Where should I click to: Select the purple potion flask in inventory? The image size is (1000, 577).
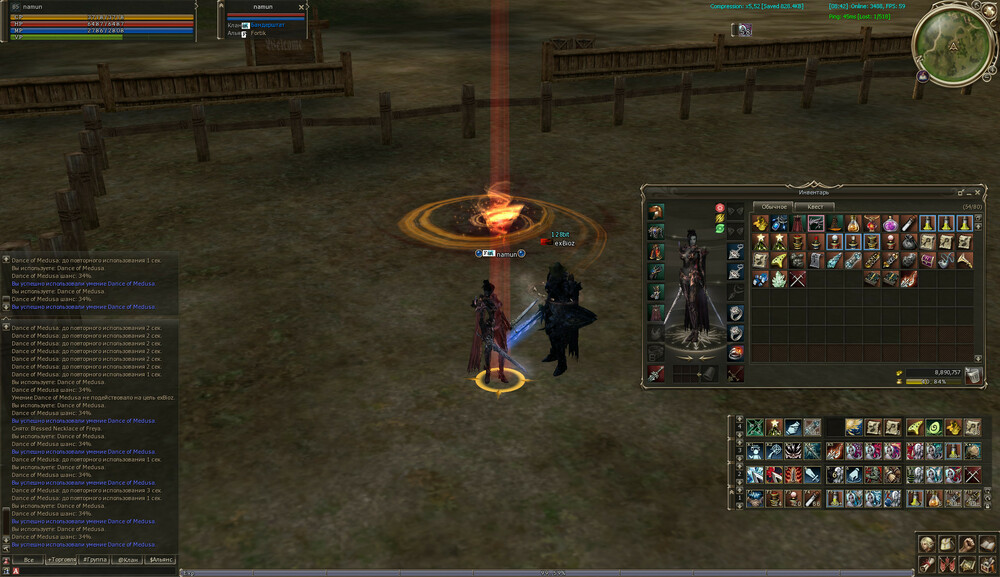pos(890,224)
